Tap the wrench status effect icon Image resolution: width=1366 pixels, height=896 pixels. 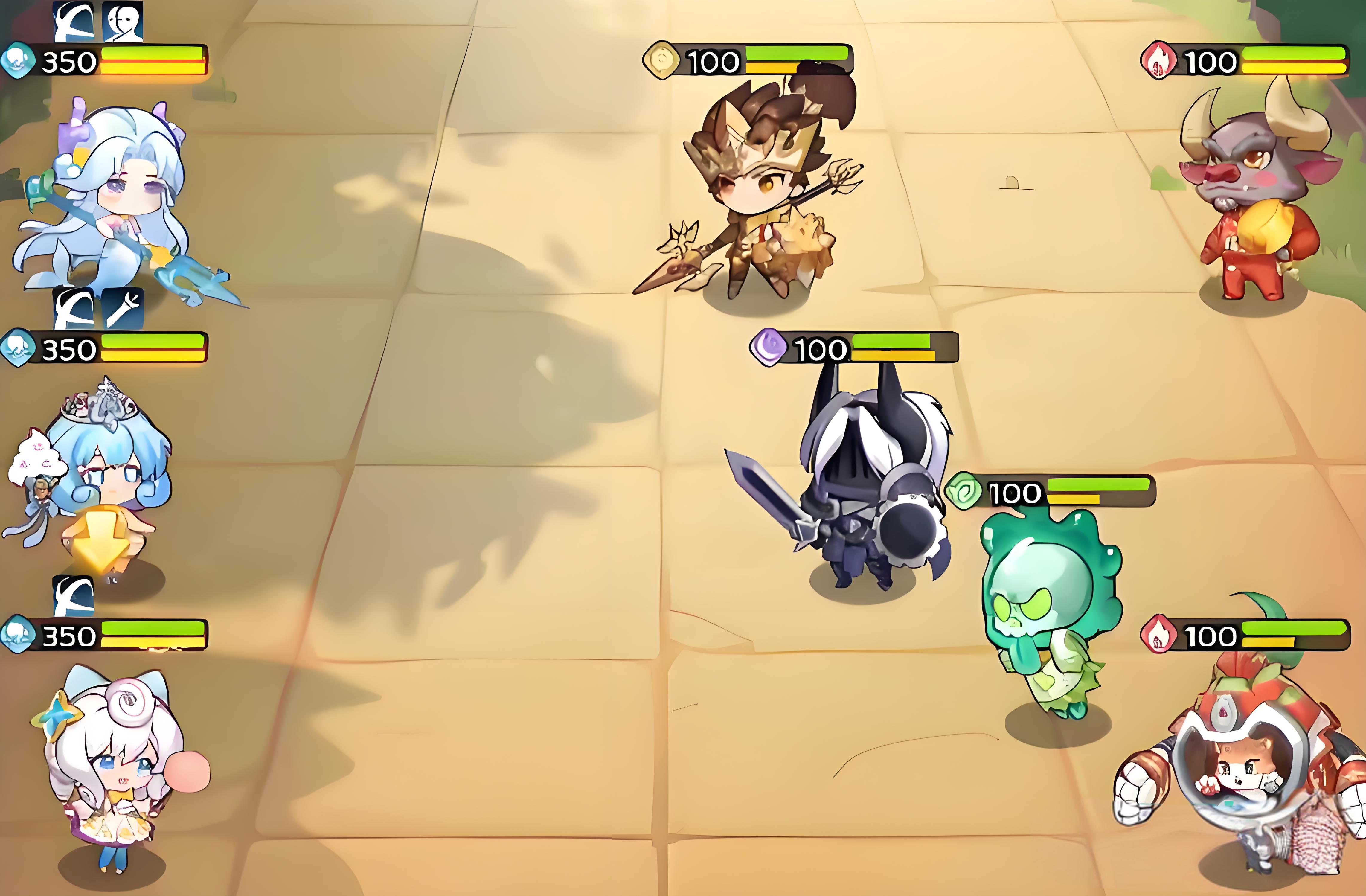pos(122,308)
